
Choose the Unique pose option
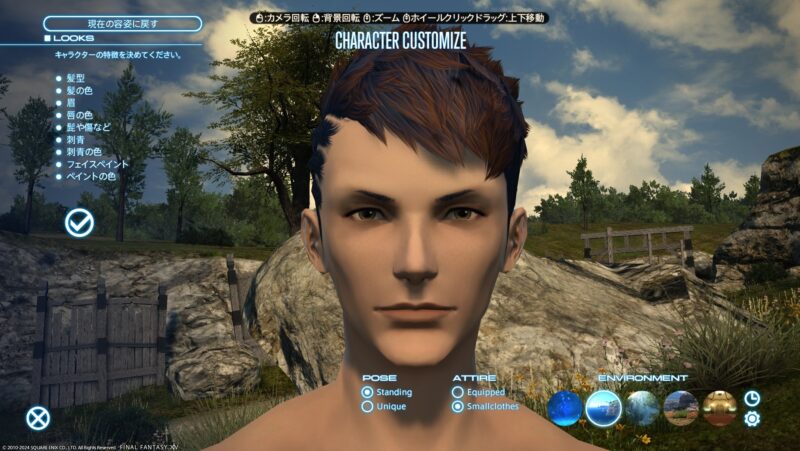(368, 408)
